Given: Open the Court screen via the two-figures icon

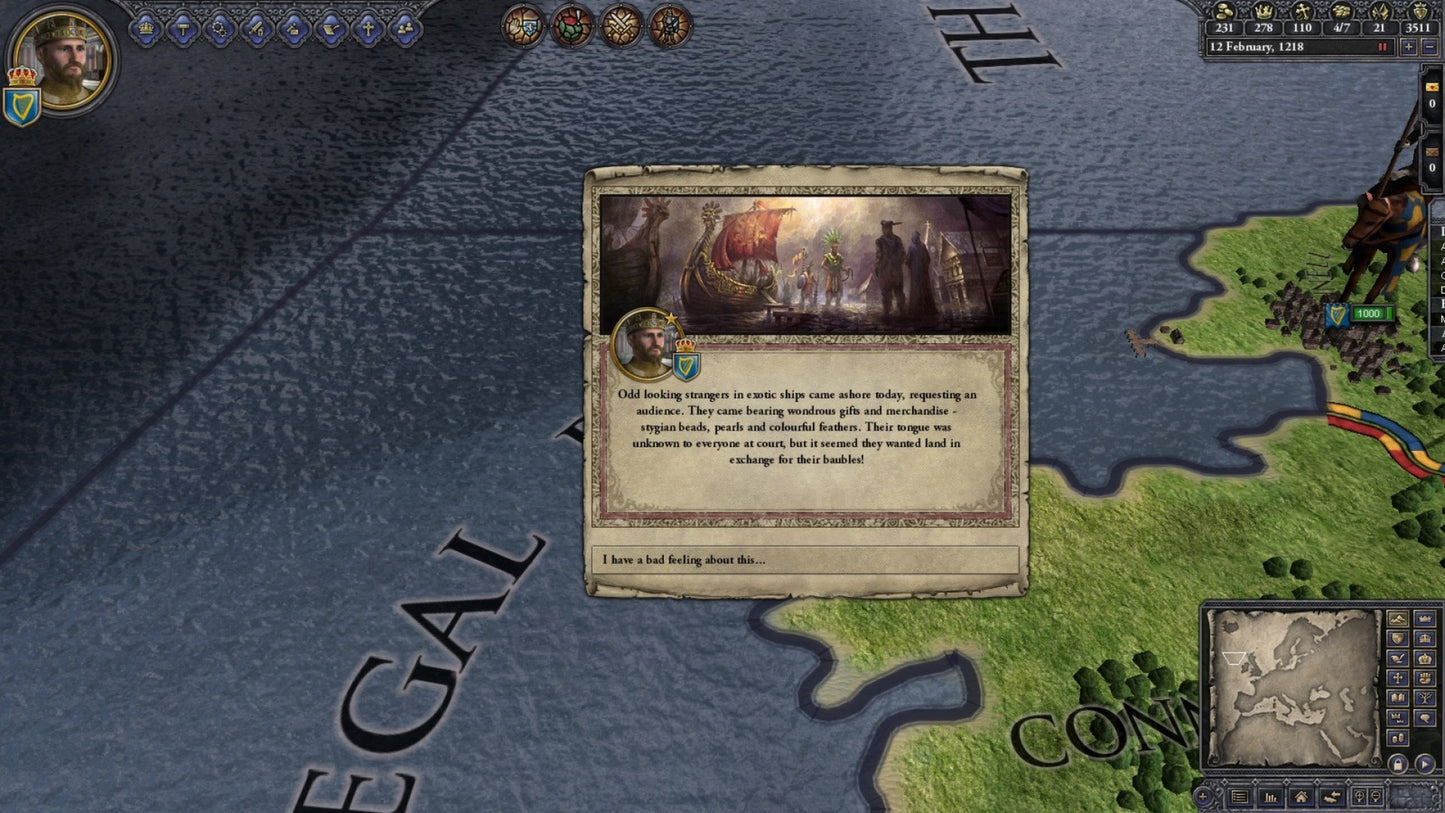Looking at the screenshot, I should (405, 27).
